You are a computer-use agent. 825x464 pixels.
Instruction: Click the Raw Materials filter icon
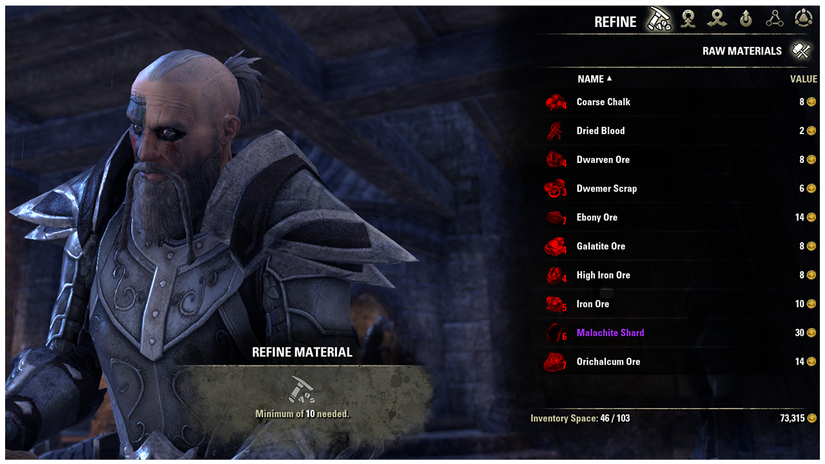(800, 50)
